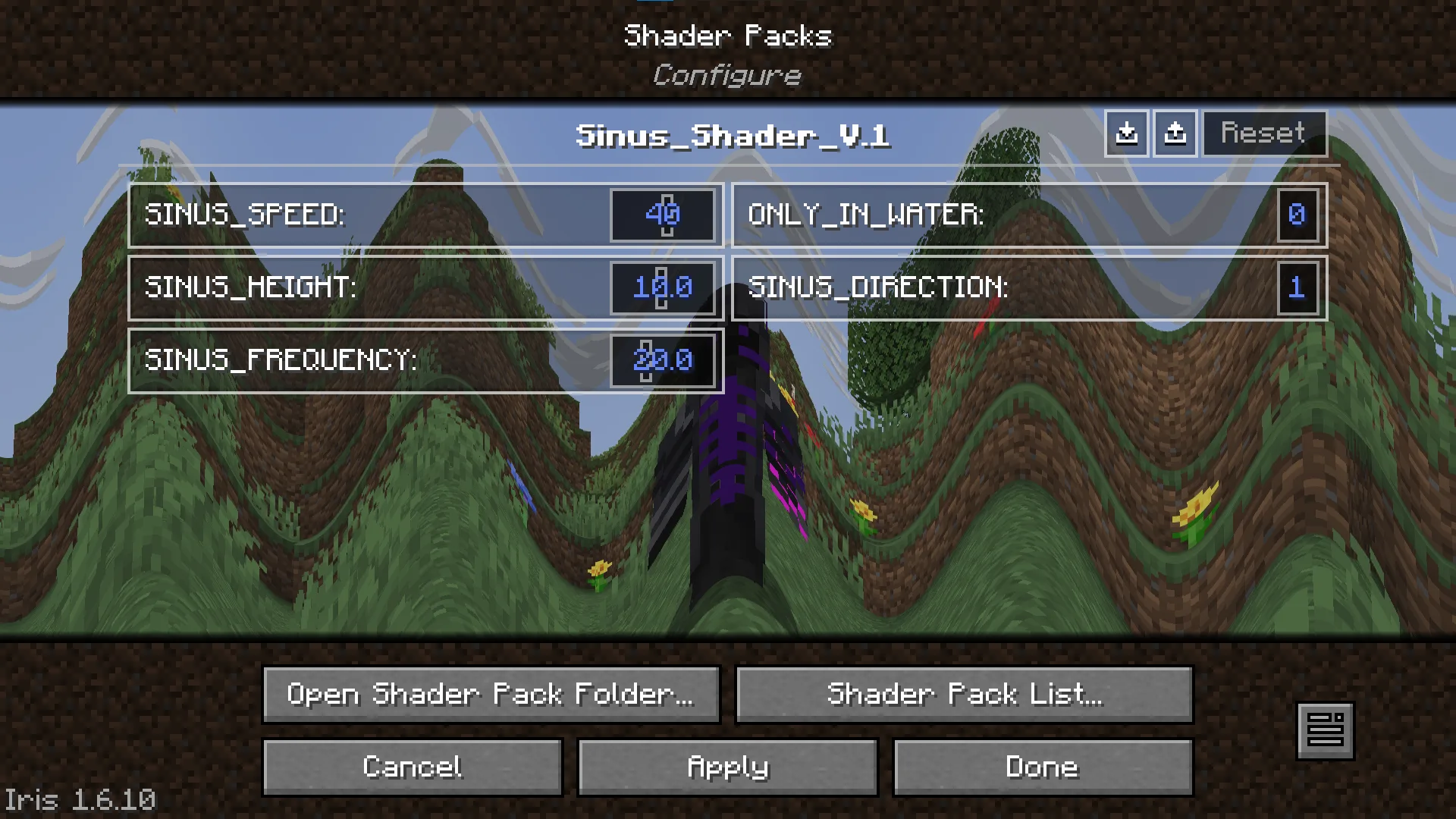The image size is (1456, 819).
Task: Click Reset to restore default shader options
Action: click(x=1263, y=133)
